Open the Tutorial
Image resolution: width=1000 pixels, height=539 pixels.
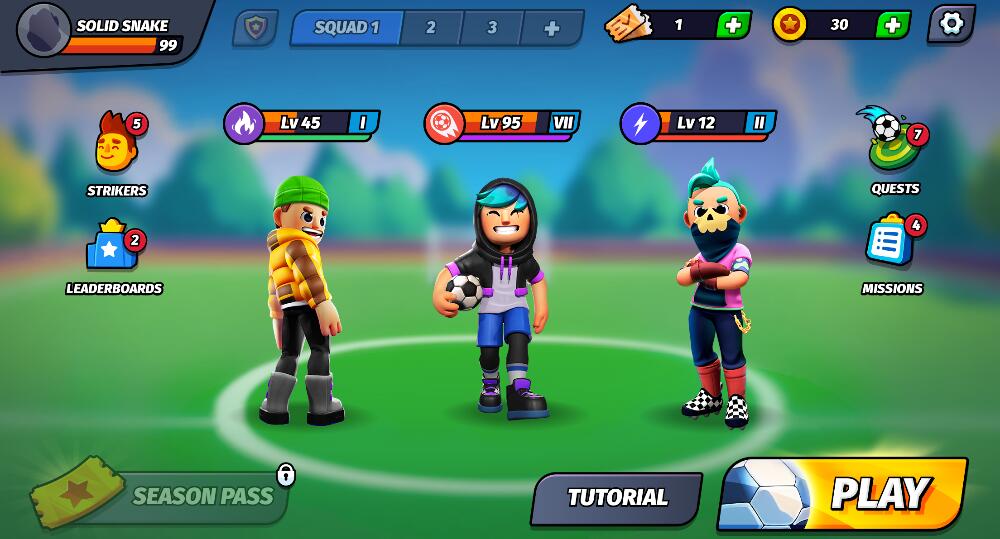point(616,497)
